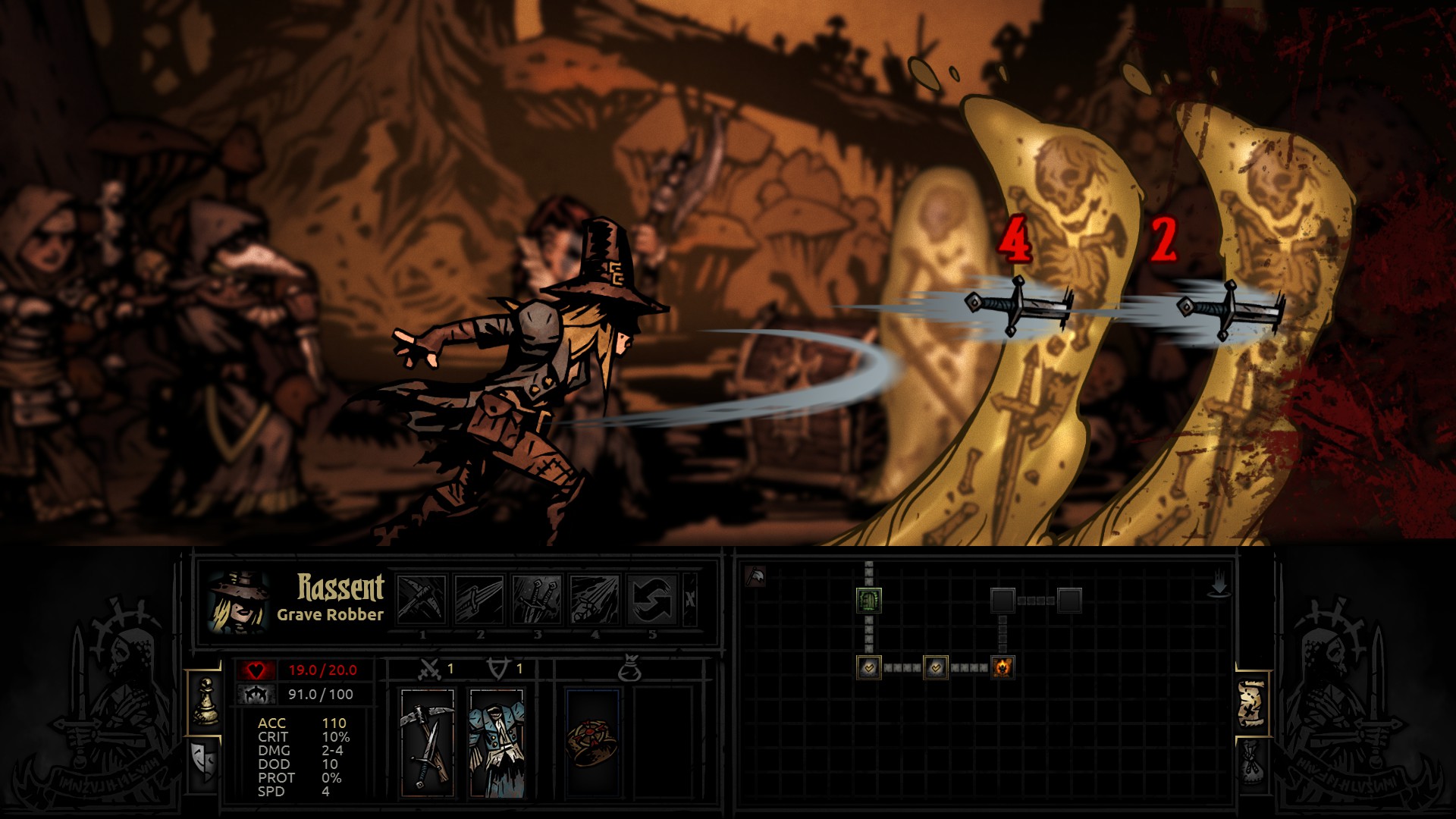Click the green door room on the dungeon map
Screen dimensions: 1456x819
869,600
